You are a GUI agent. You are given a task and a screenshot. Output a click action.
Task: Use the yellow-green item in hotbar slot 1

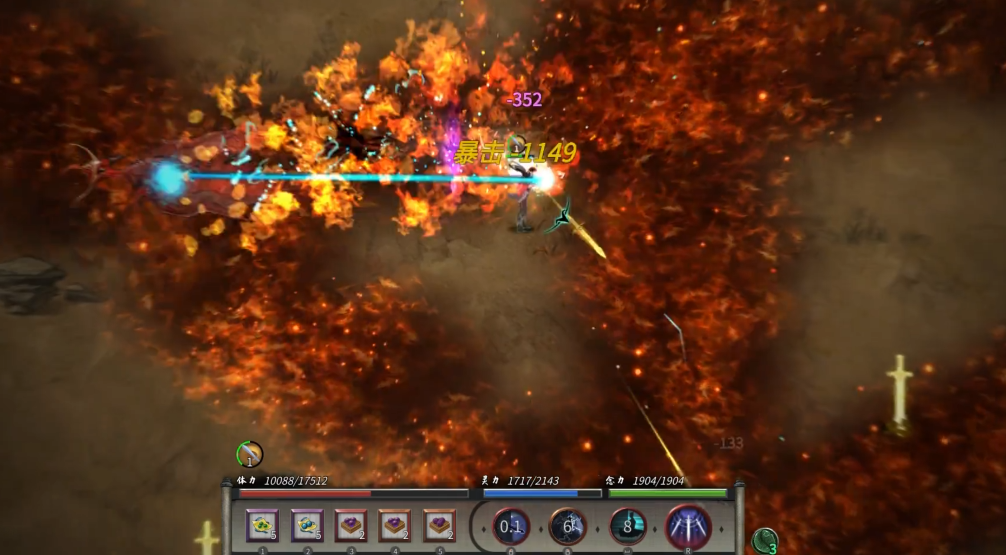click(262, 525)
